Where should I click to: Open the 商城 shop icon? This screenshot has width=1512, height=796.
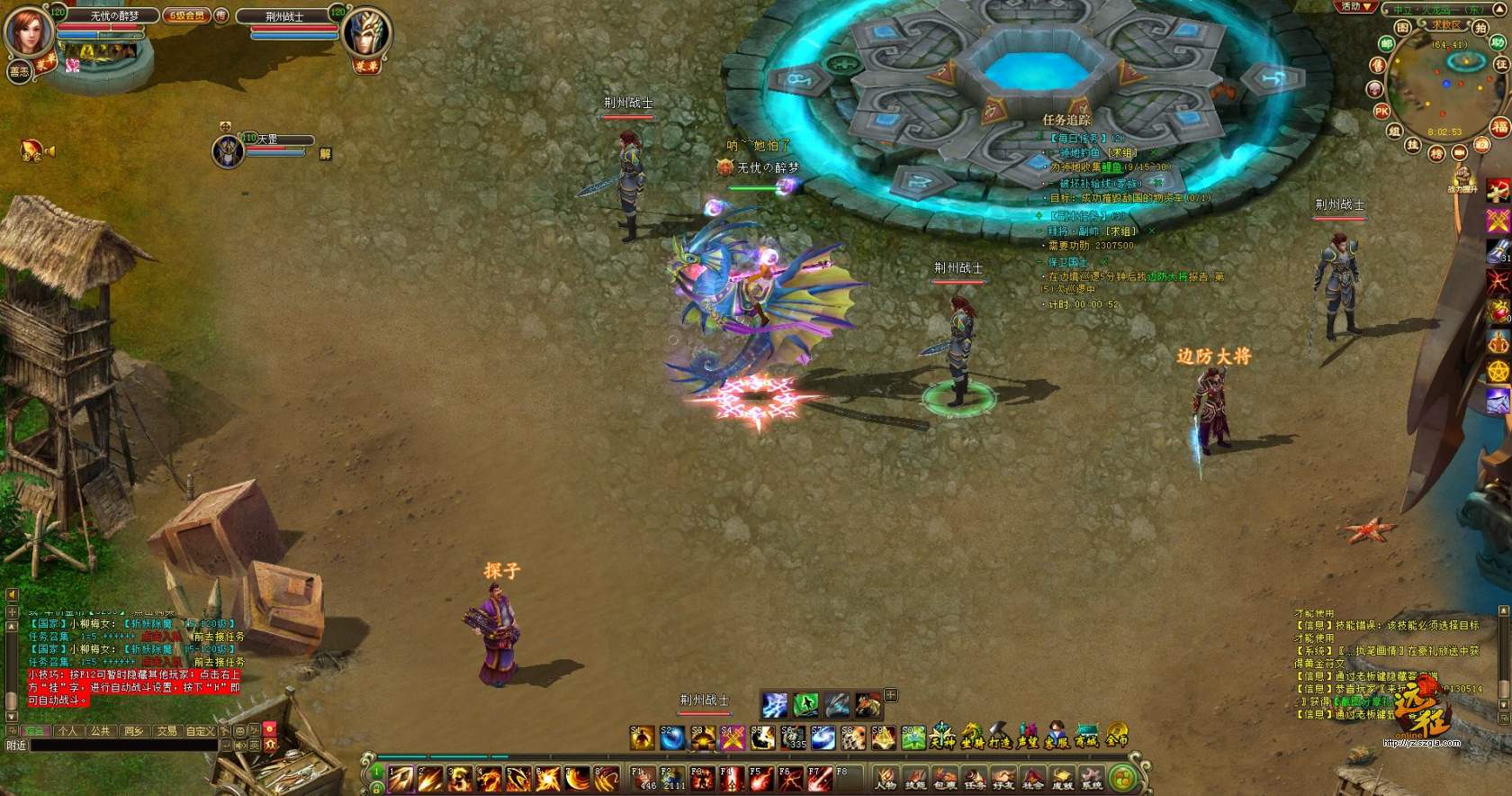[x=1086, y=737]
